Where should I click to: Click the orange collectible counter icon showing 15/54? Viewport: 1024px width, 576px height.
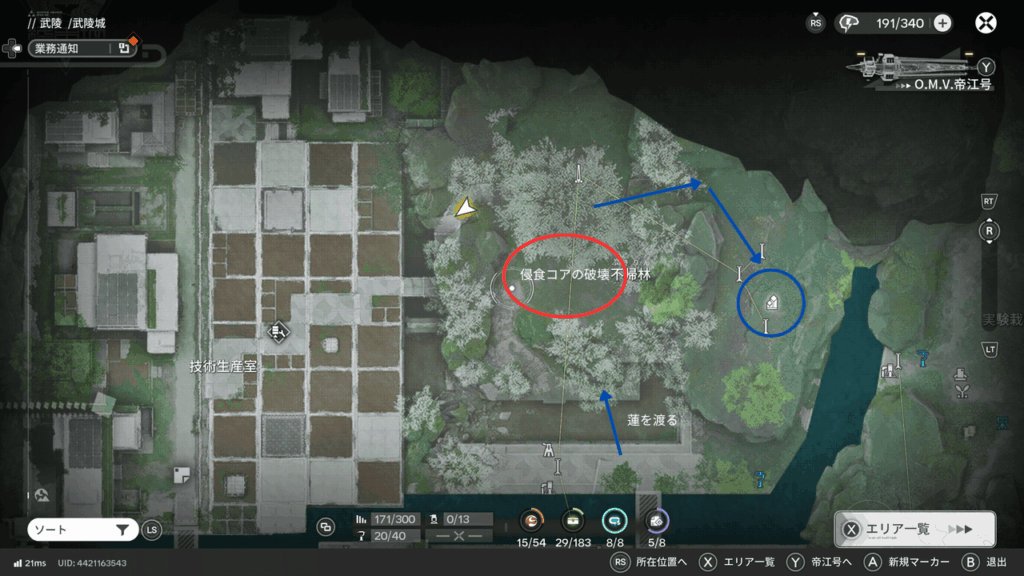(533, 520)
